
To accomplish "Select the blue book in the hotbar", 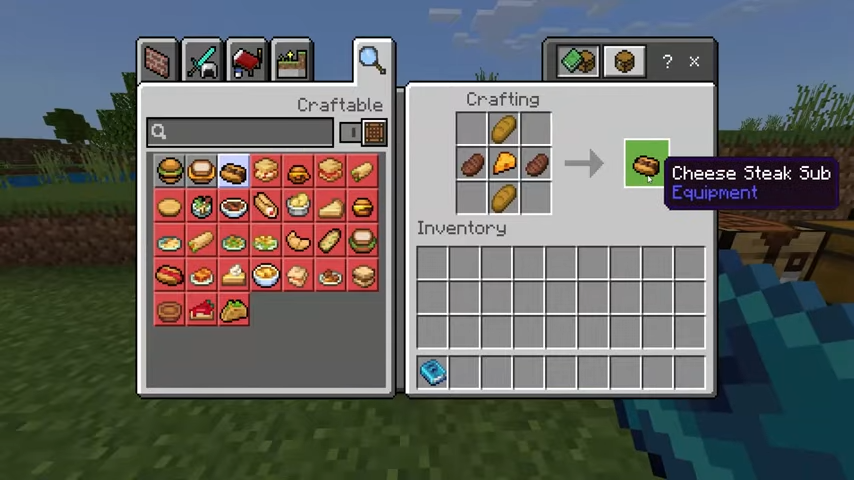I will click(x=432, y=372).
